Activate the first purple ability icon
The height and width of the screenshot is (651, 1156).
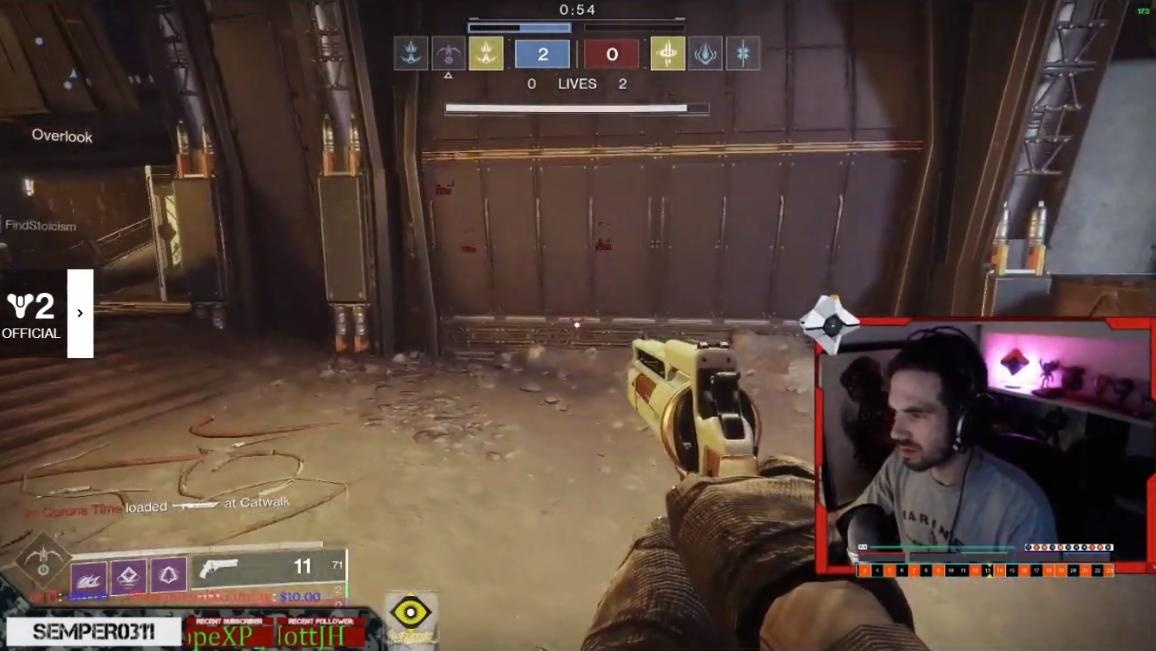pos(88,576)
